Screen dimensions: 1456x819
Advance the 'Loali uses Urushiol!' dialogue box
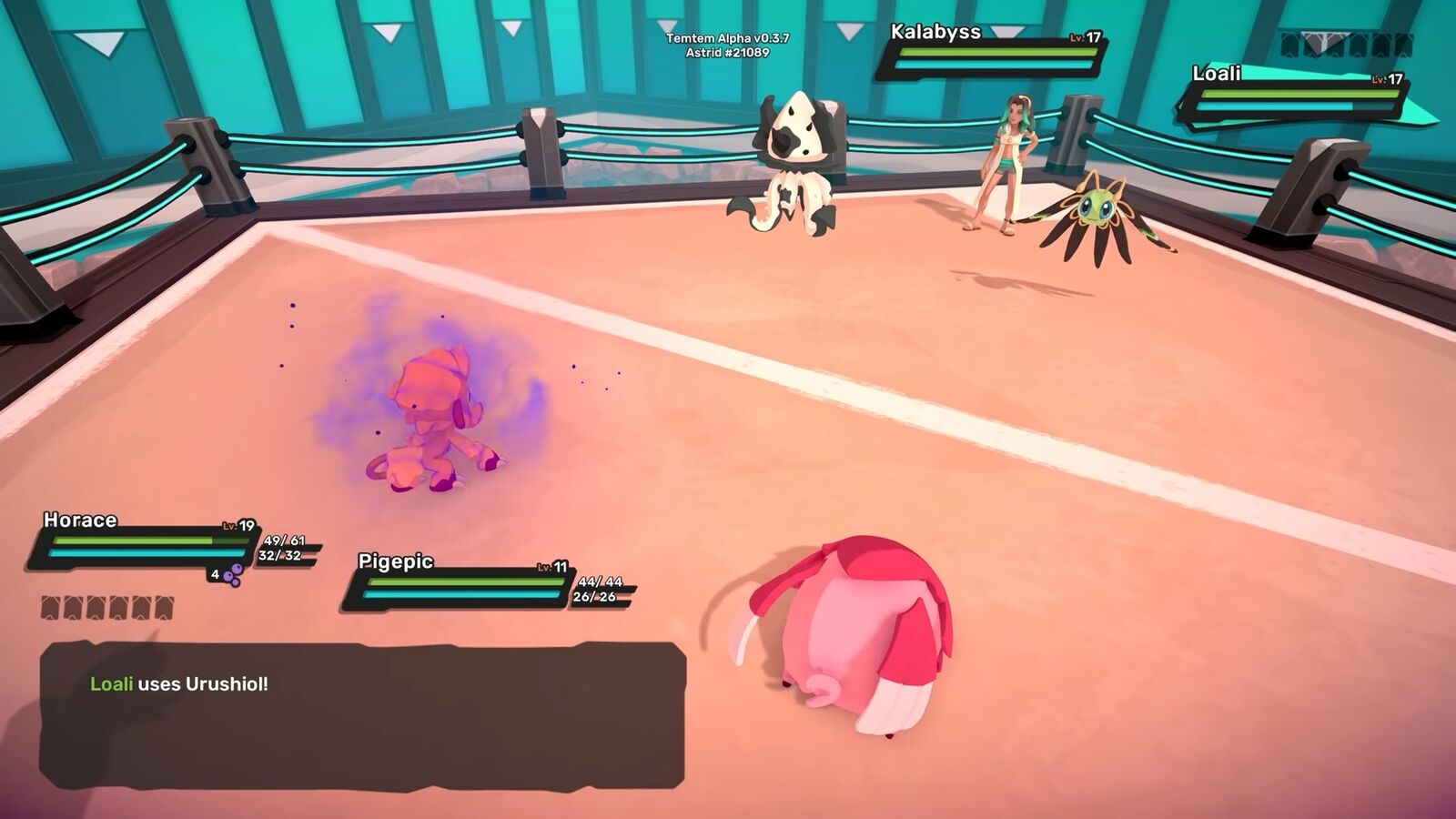click(362, 715)
